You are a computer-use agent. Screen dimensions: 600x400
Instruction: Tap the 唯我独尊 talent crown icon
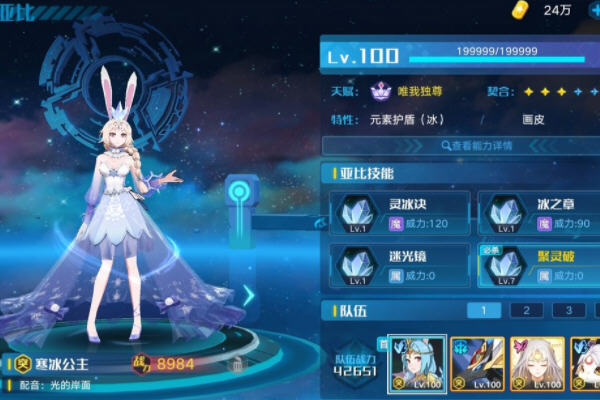coord(380,91)
